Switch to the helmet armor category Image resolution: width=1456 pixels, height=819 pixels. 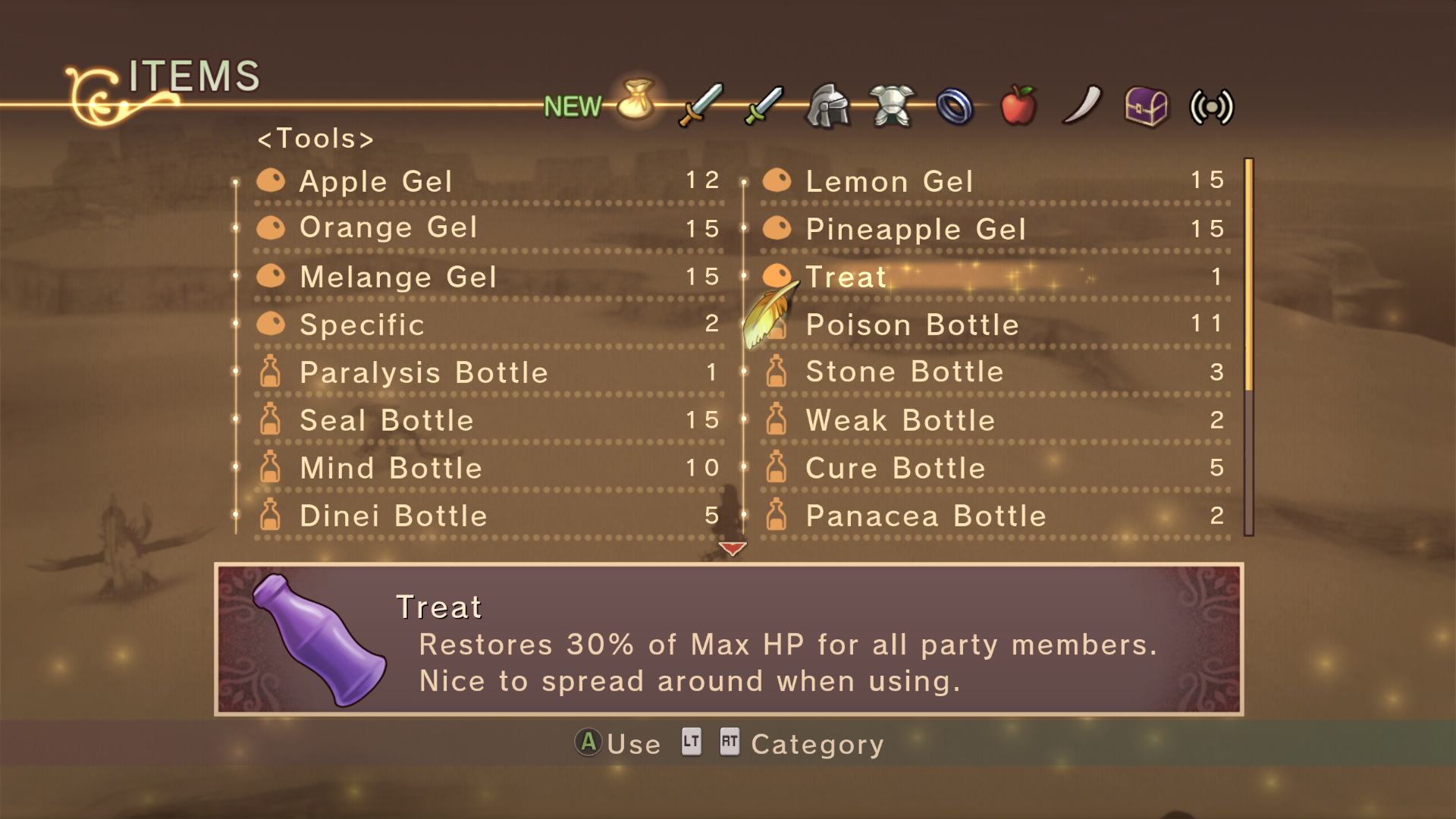click(828, 105)
